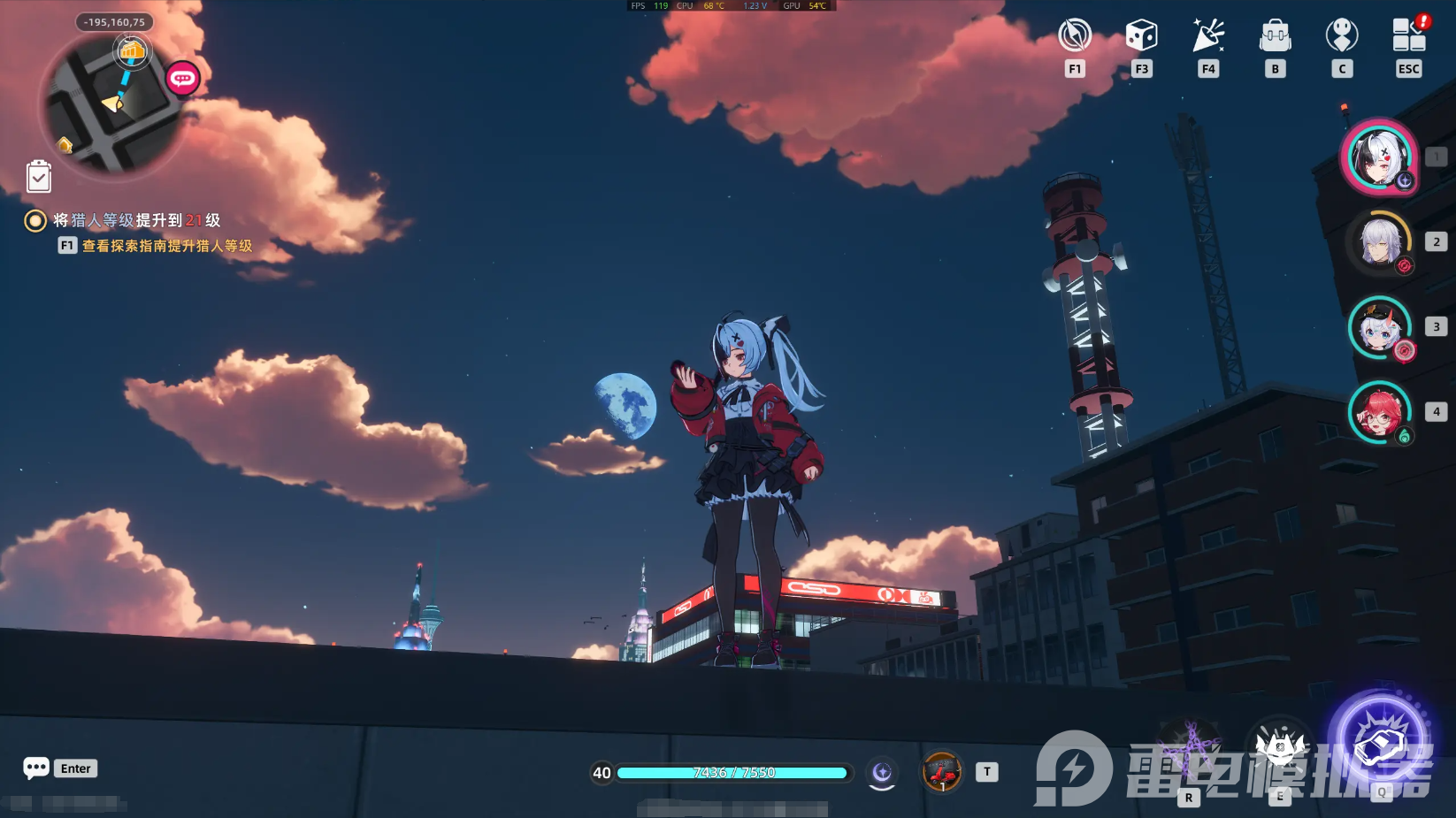Activate the white beast skill icon
1456x818 pixels.
click(x=1279, y=748)
